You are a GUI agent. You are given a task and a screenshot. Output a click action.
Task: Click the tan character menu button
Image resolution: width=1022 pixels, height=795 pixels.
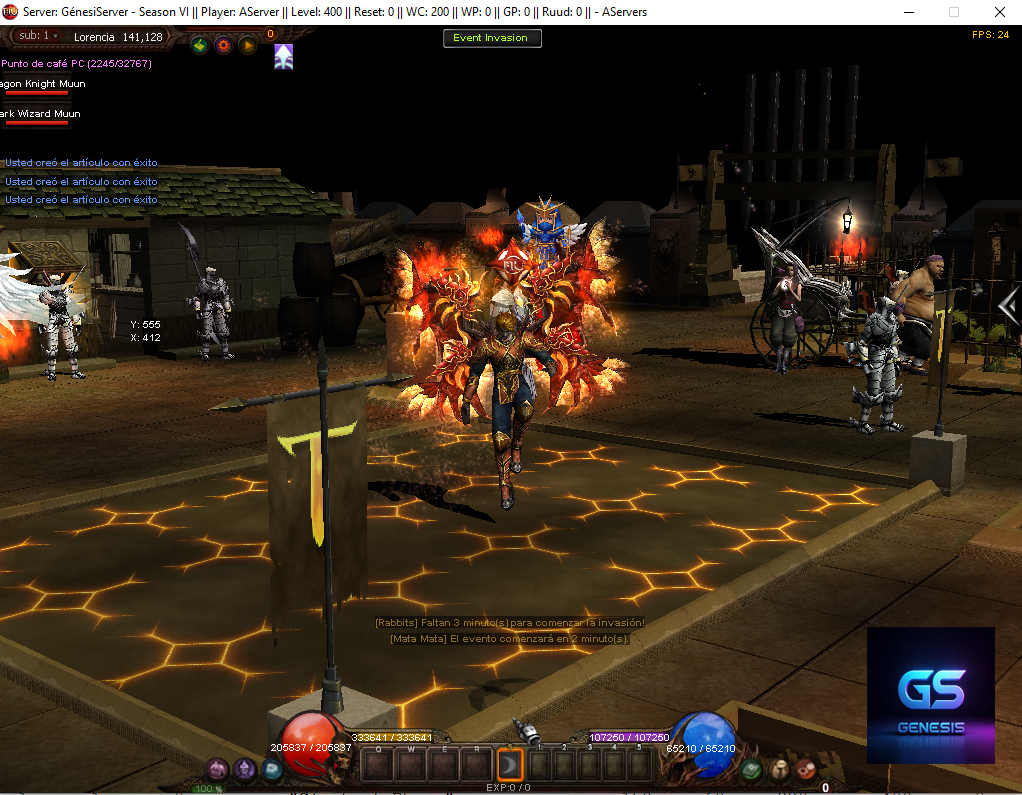coord(779,769)
